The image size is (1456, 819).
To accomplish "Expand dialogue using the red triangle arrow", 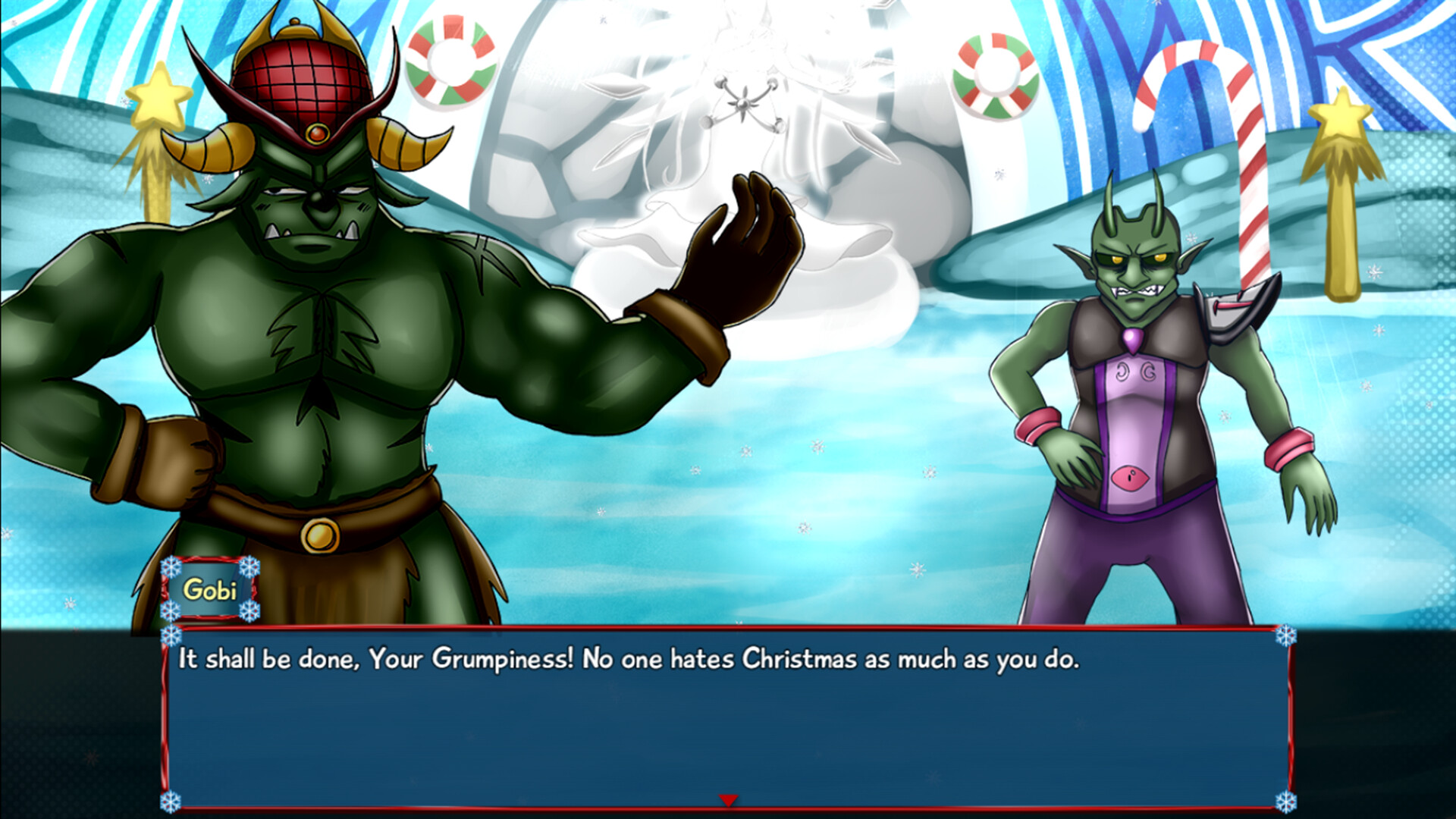I will [728, 800].
